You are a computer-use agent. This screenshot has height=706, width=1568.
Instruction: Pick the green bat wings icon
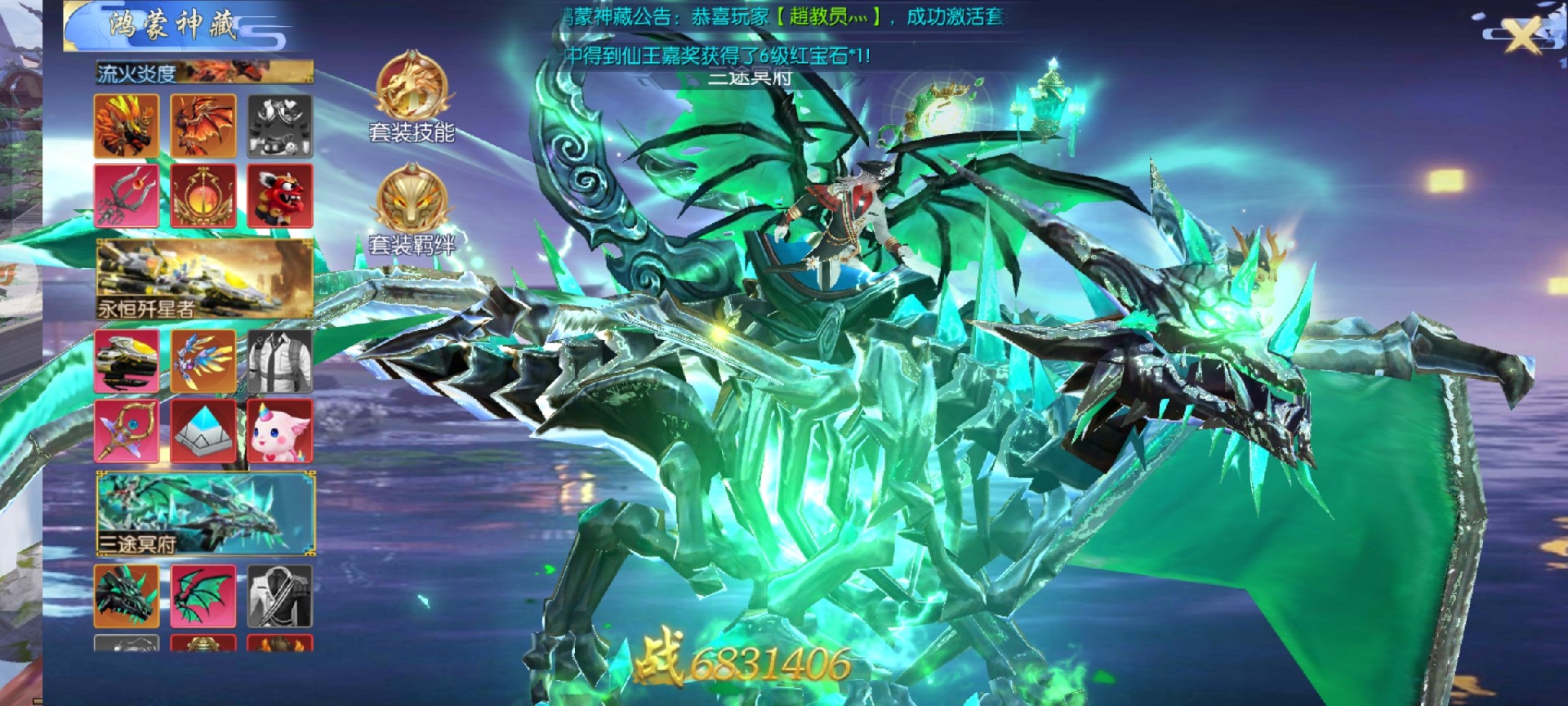(x=203, y=597)
